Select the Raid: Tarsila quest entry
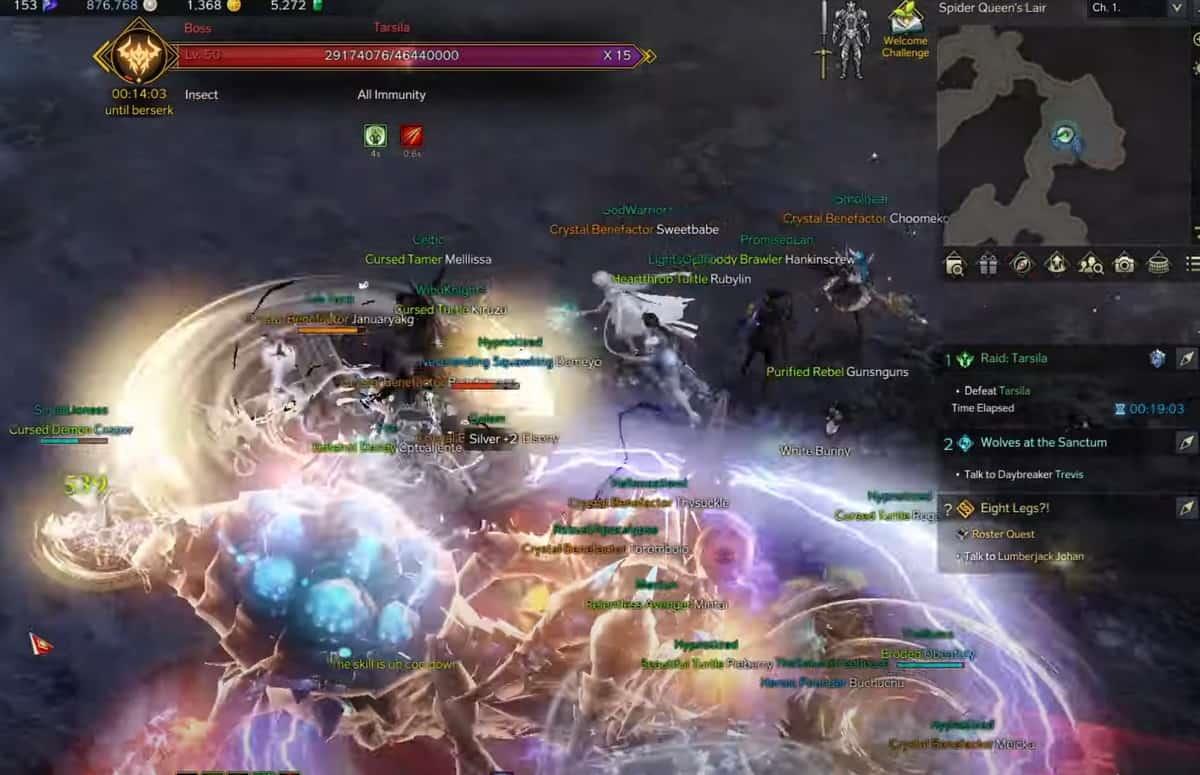Screen dimensions: 1200x775 (x=1014, y=358)
